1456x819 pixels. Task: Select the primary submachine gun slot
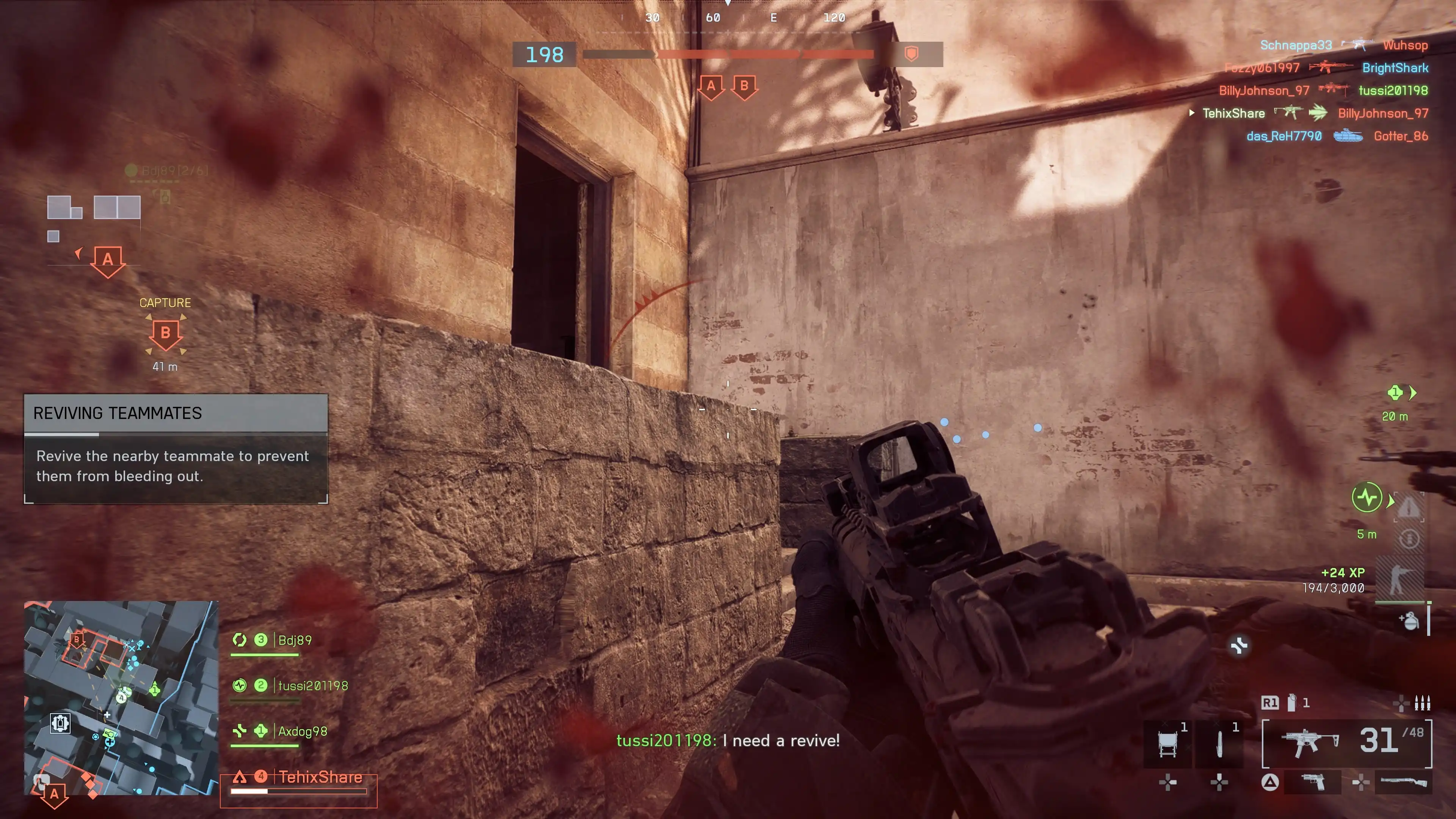1346,743
